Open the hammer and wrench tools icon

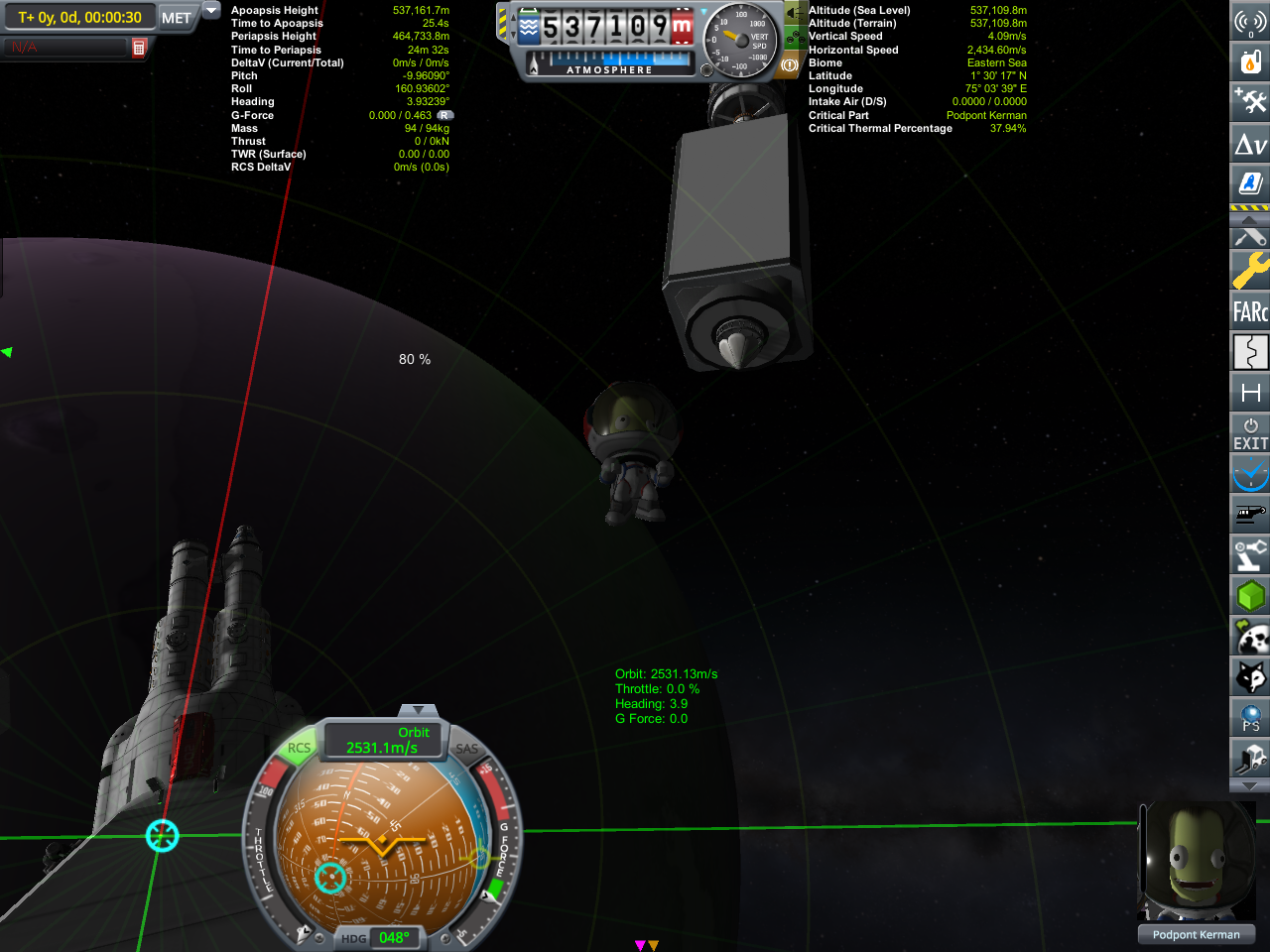(1250, 101)
